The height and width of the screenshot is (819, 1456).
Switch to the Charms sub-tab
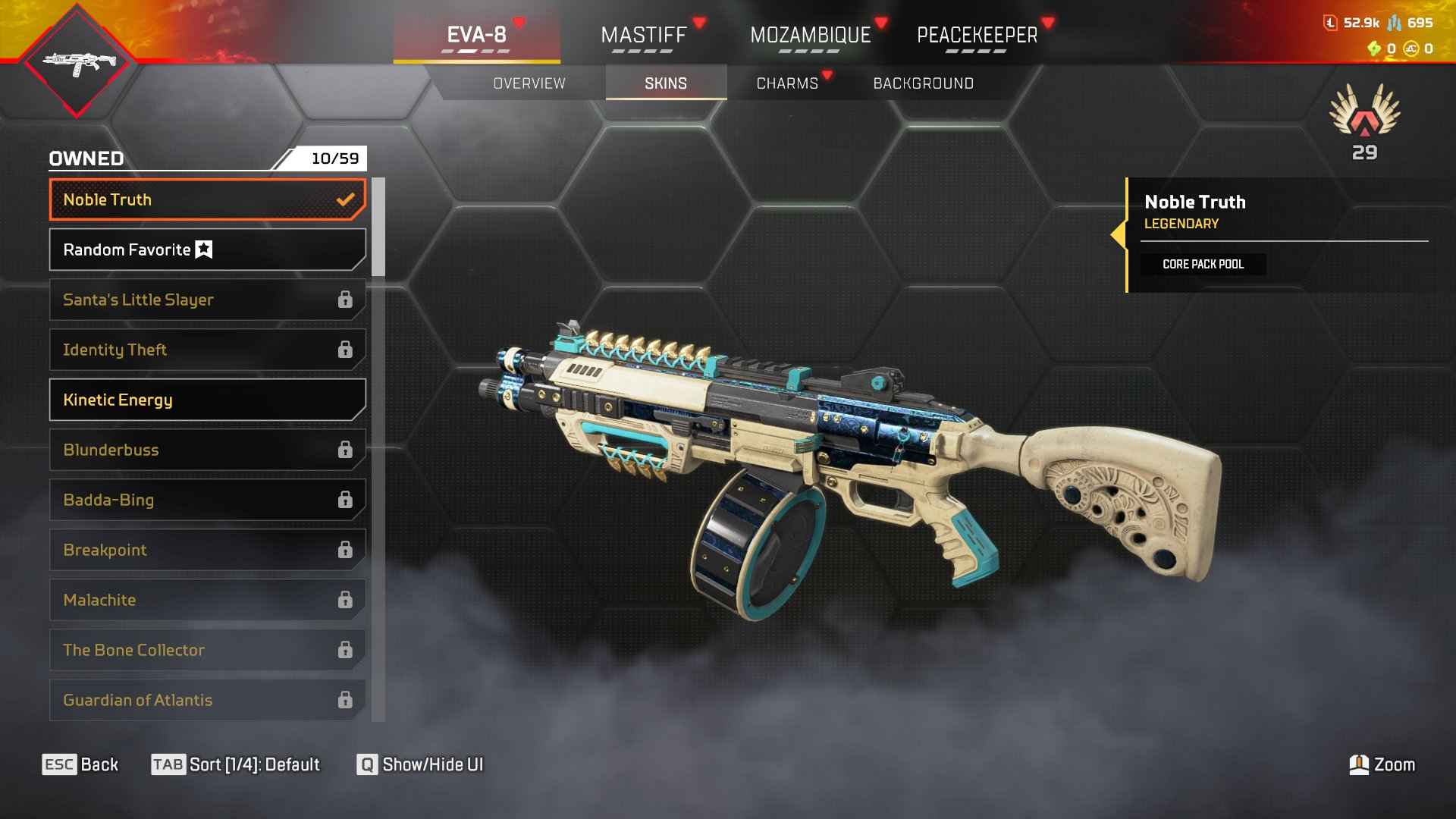[x=787, y=83]
